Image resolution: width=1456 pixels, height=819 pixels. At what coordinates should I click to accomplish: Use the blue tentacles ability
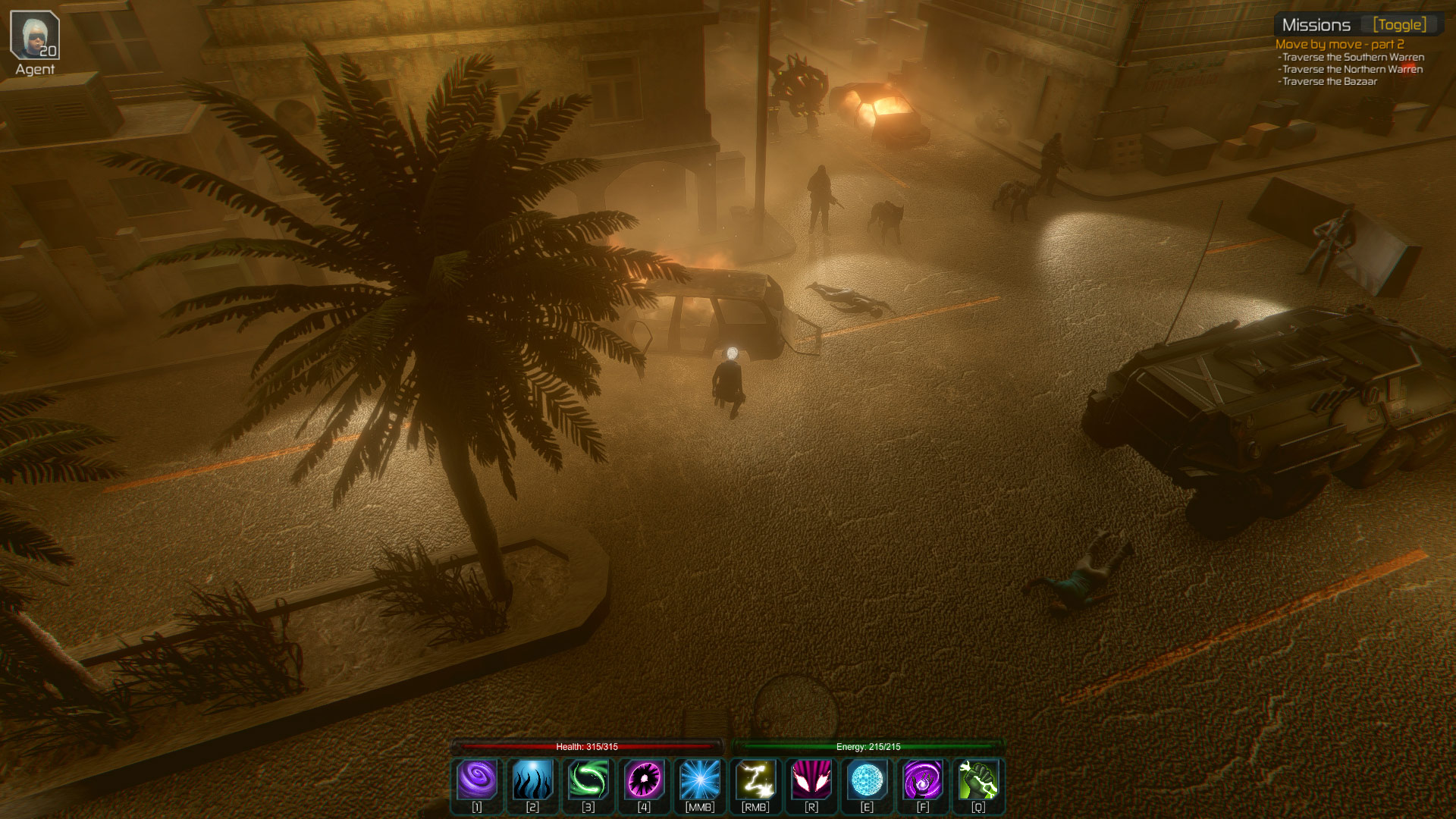click(x=532, y=780)
